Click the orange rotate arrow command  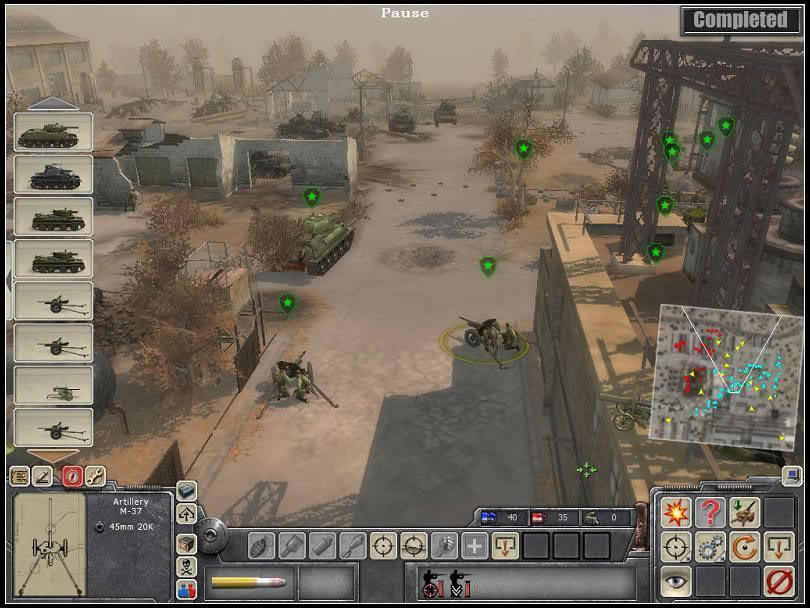coord(744,547)
